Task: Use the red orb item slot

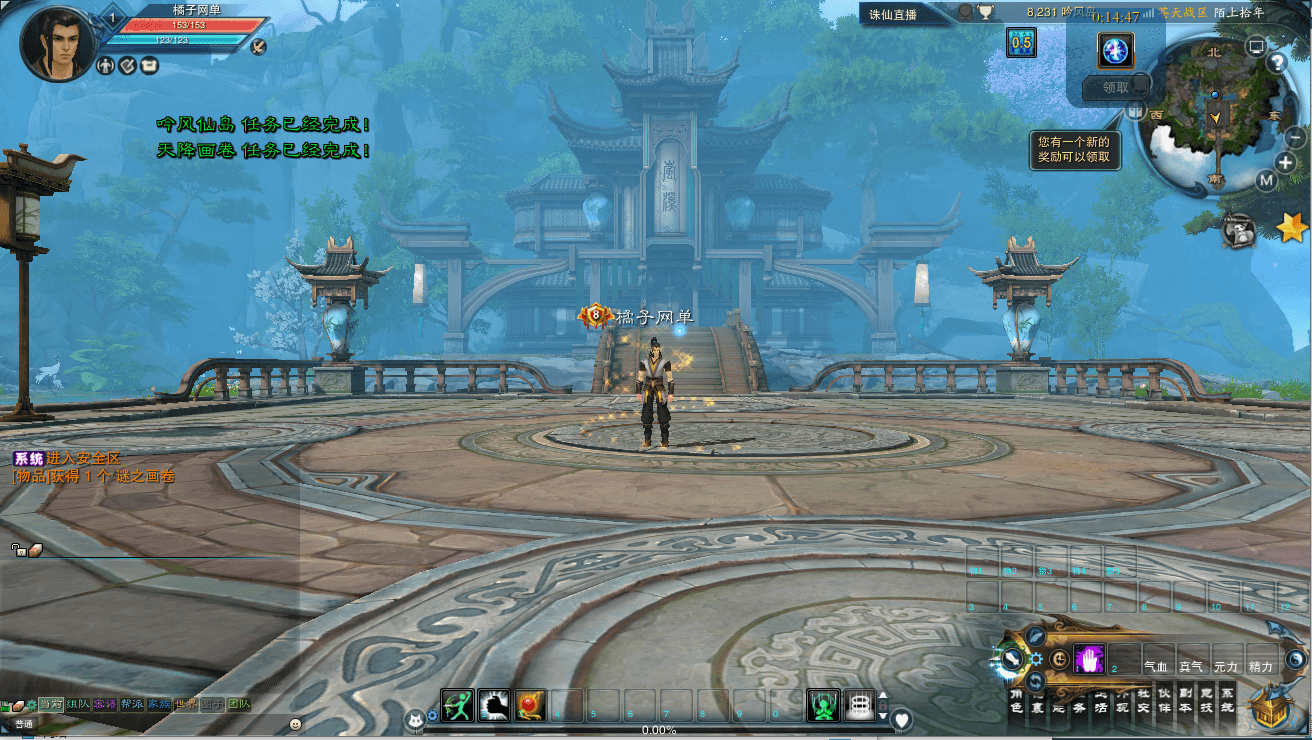Action: (x=530, y=705)
